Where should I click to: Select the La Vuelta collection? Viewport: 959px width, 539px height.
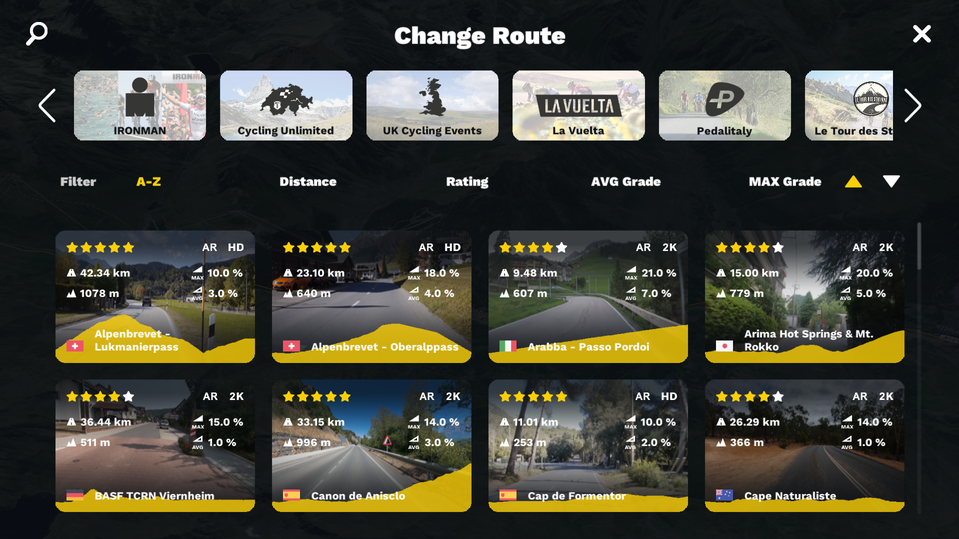(x=578, y=105)
